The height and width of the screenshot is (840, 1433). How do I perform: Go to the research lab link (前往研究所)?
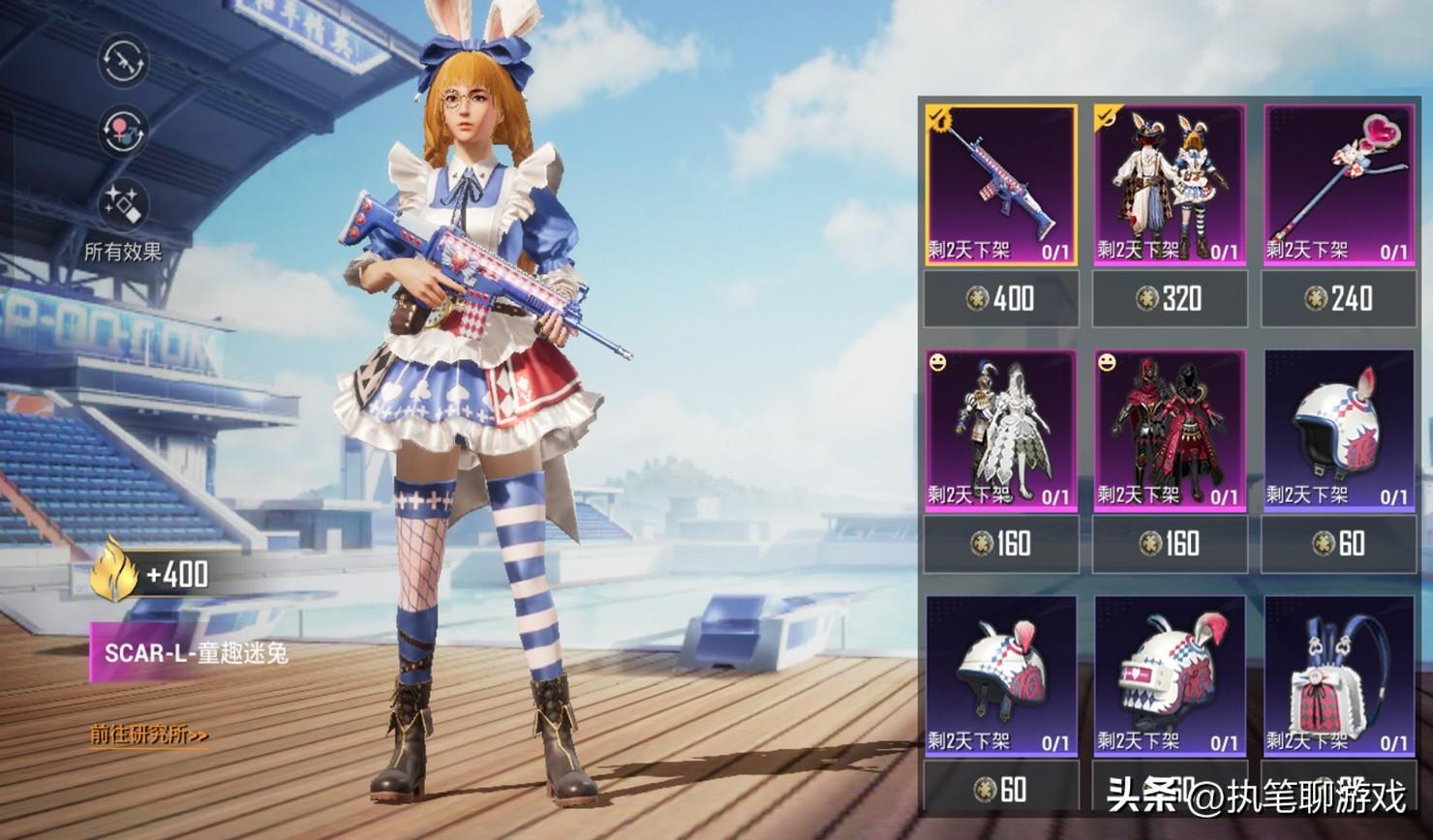(x=149, y=735)
